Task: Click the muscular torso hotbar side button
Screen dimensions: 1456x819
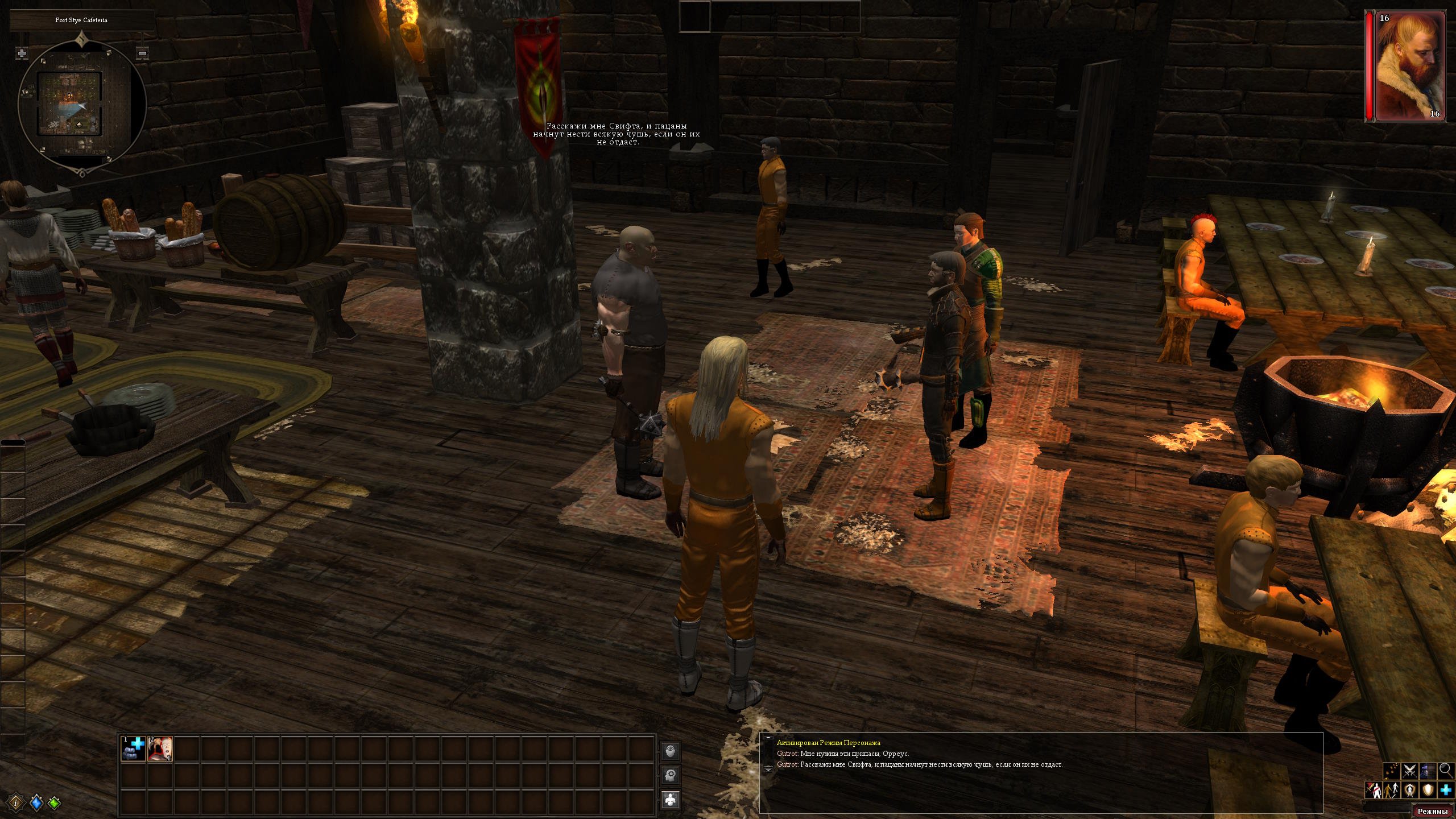Action: point(671,800)
